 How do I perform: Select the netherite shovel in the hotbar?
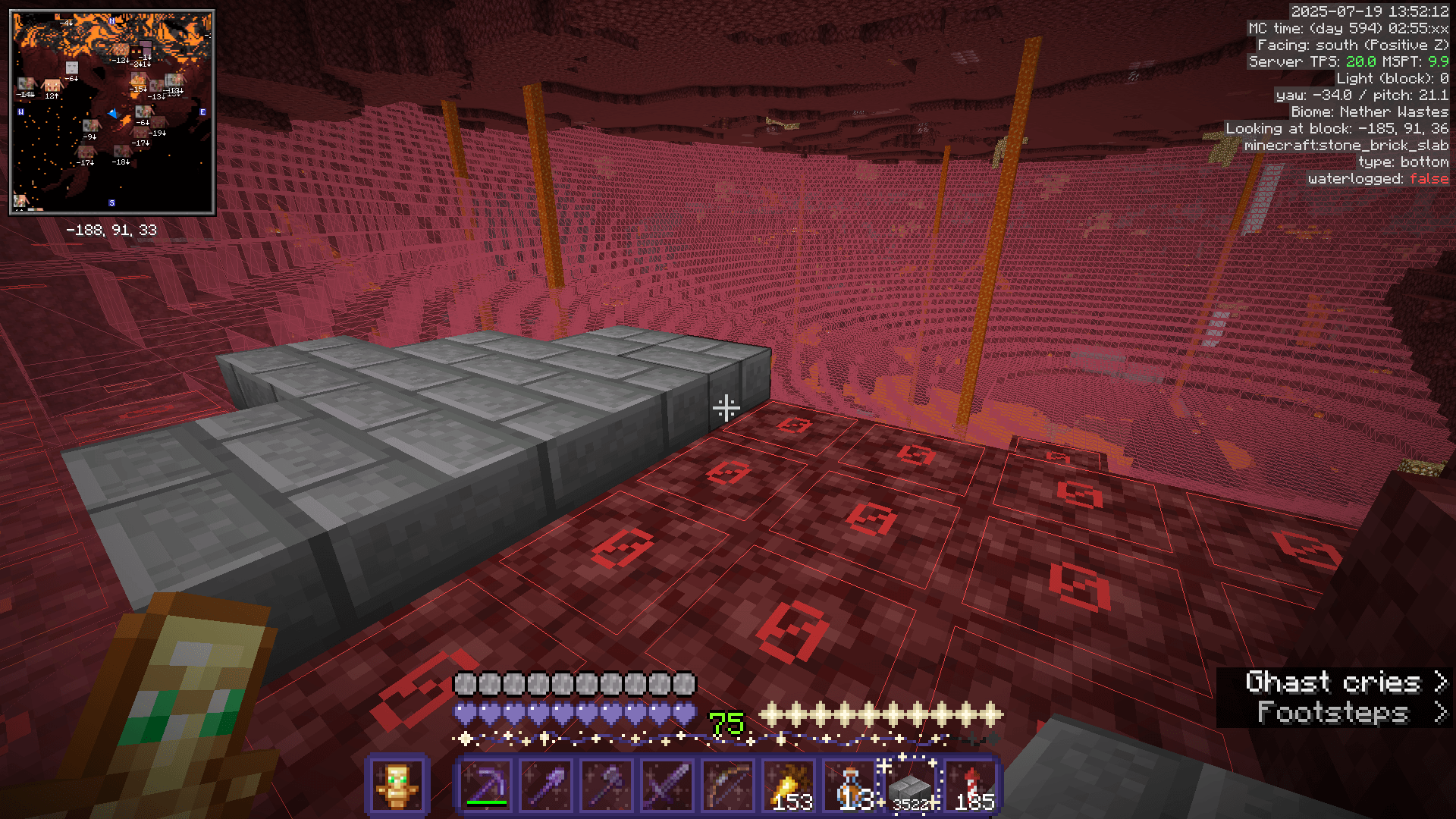[547, 786]
